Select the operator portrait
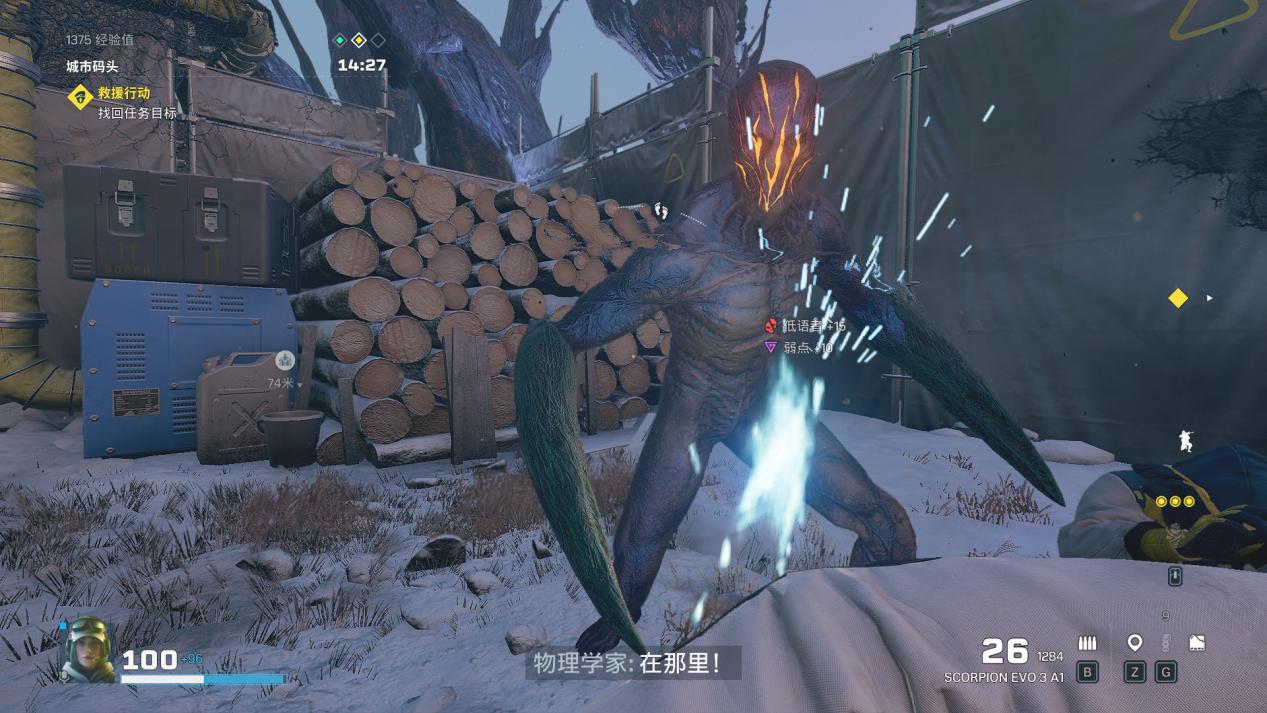The width and height of the screenshot is (1267, 713). click(88, 650)
